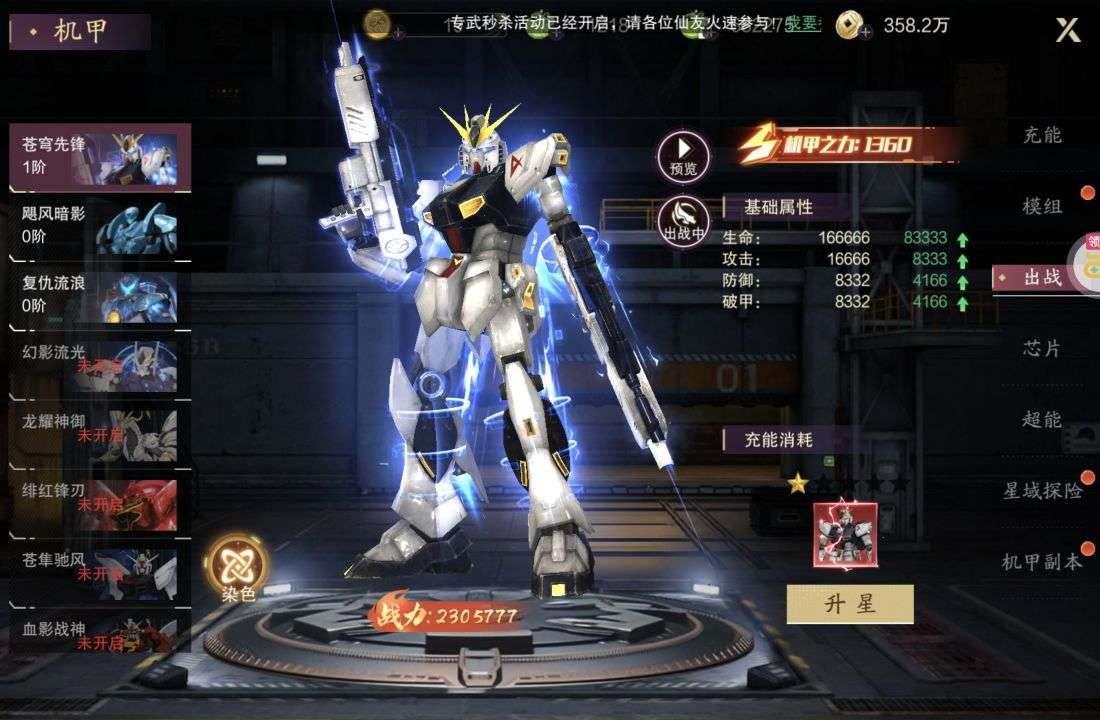This screenshot has height=720, width=1100.
Task: Switch to the 芯片 chip tab
Action: [1042, 348]
